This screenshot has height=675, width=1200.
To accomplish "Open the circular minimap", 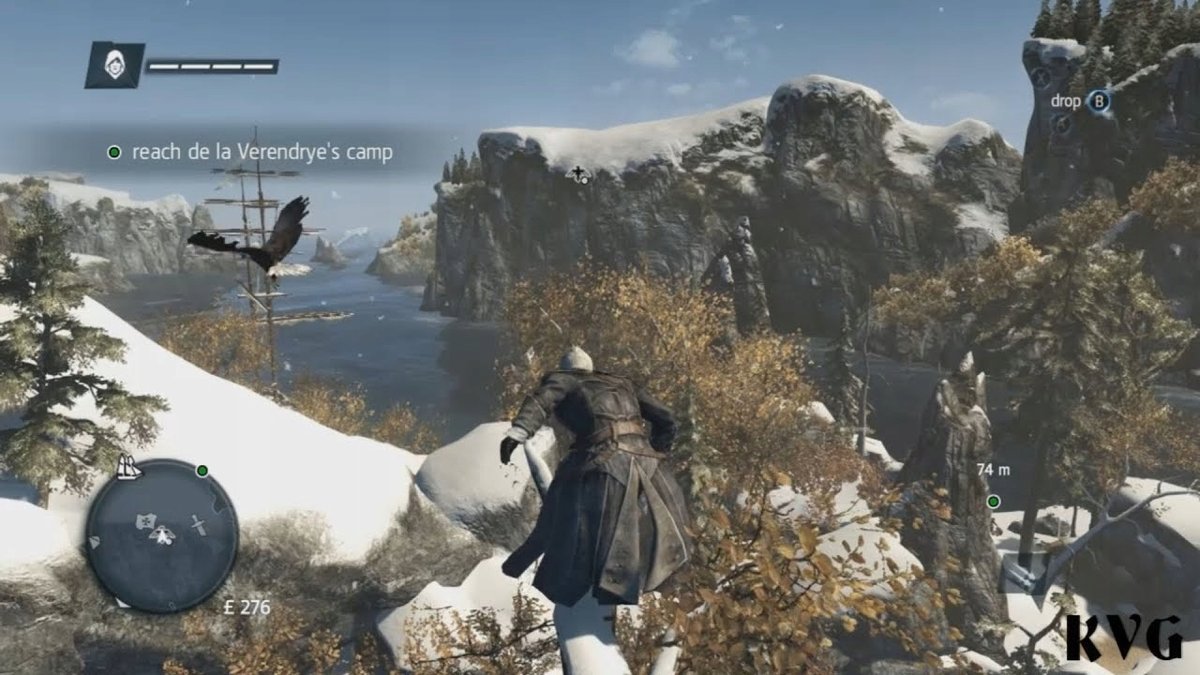I will point(161,535).
